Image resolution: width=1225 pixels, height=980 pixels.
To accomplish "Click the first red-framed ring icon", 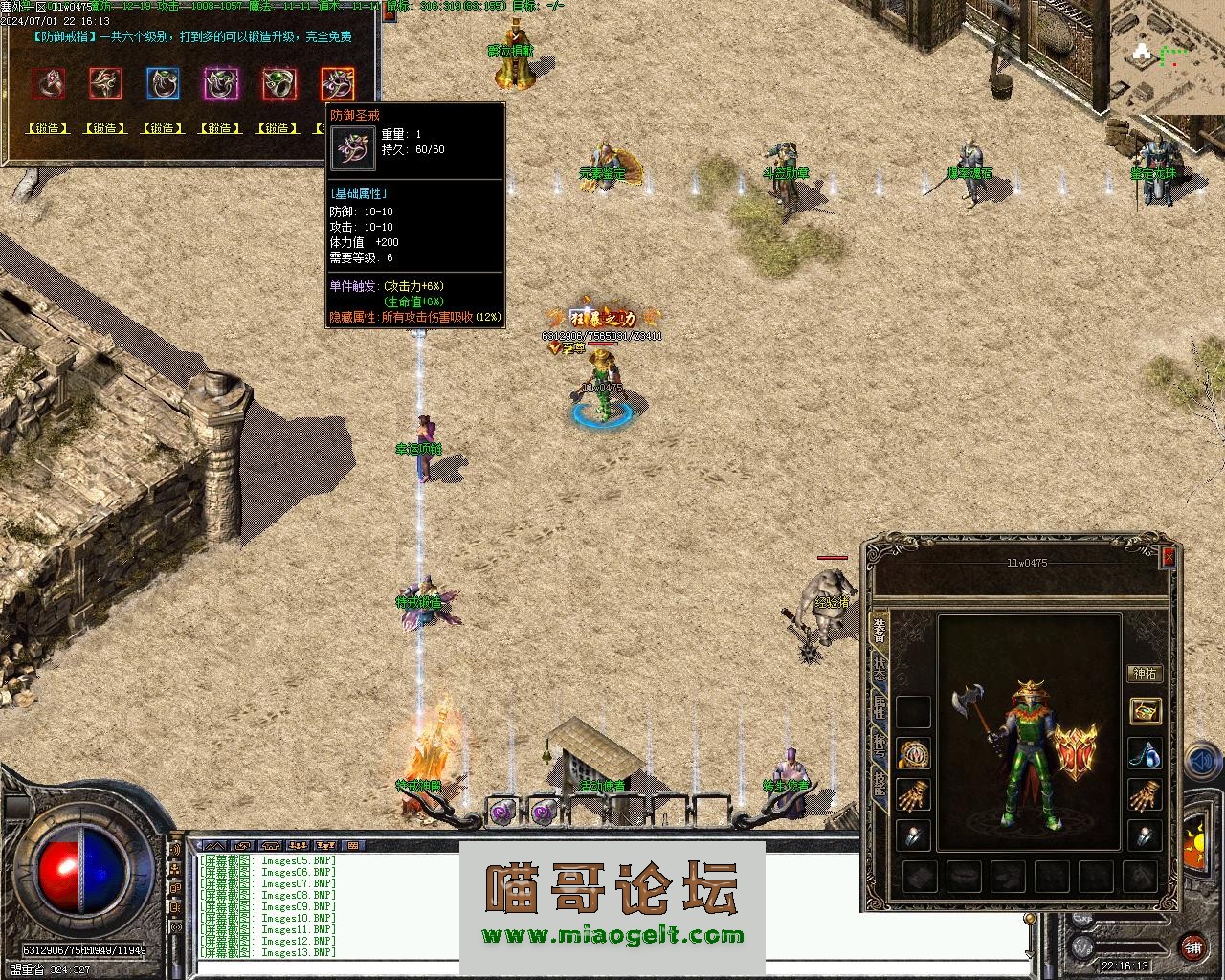I will (x=48, y=84).
